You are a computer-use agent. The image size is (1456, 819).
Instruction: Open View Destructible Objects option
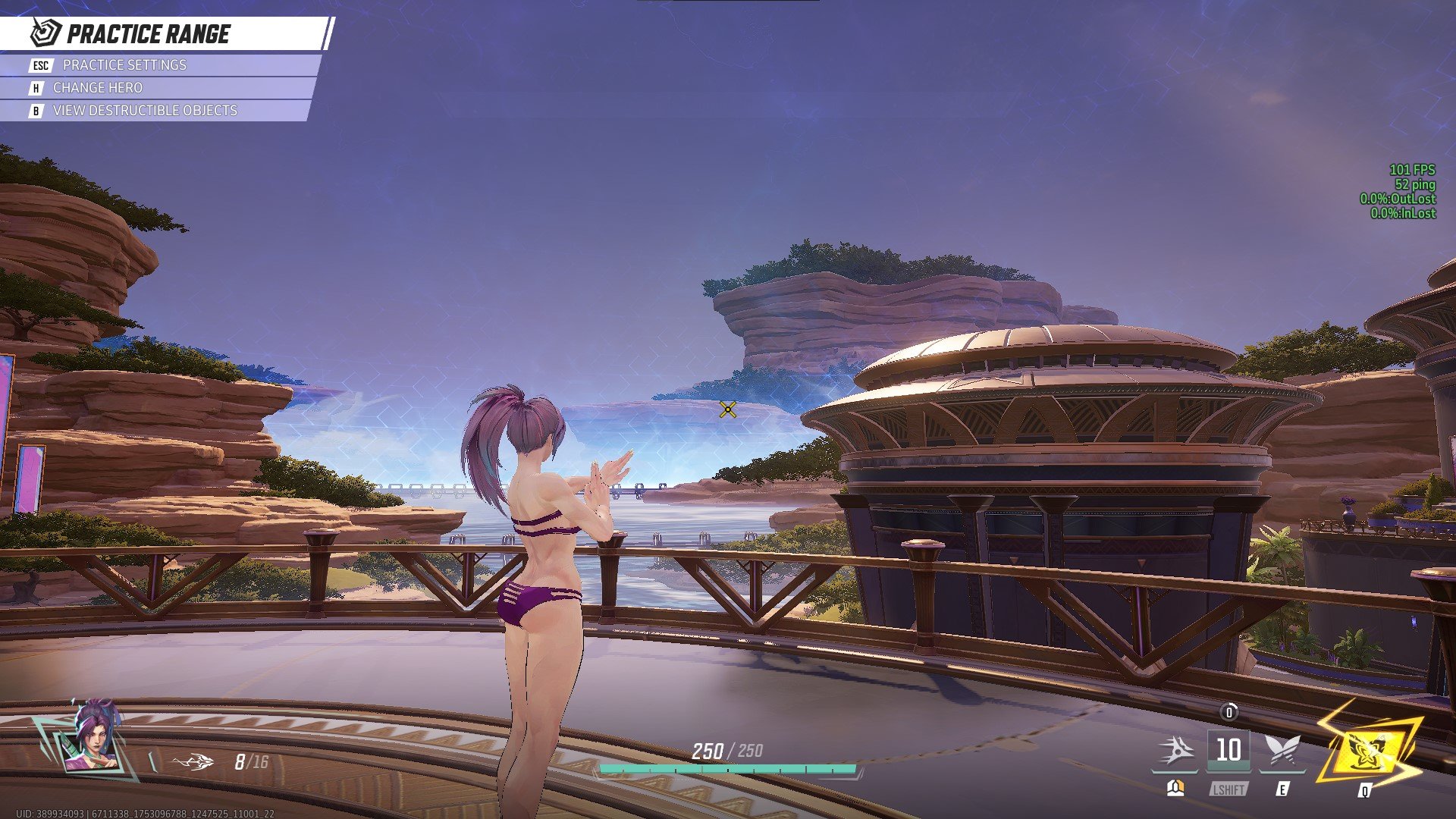coord(144,110)
